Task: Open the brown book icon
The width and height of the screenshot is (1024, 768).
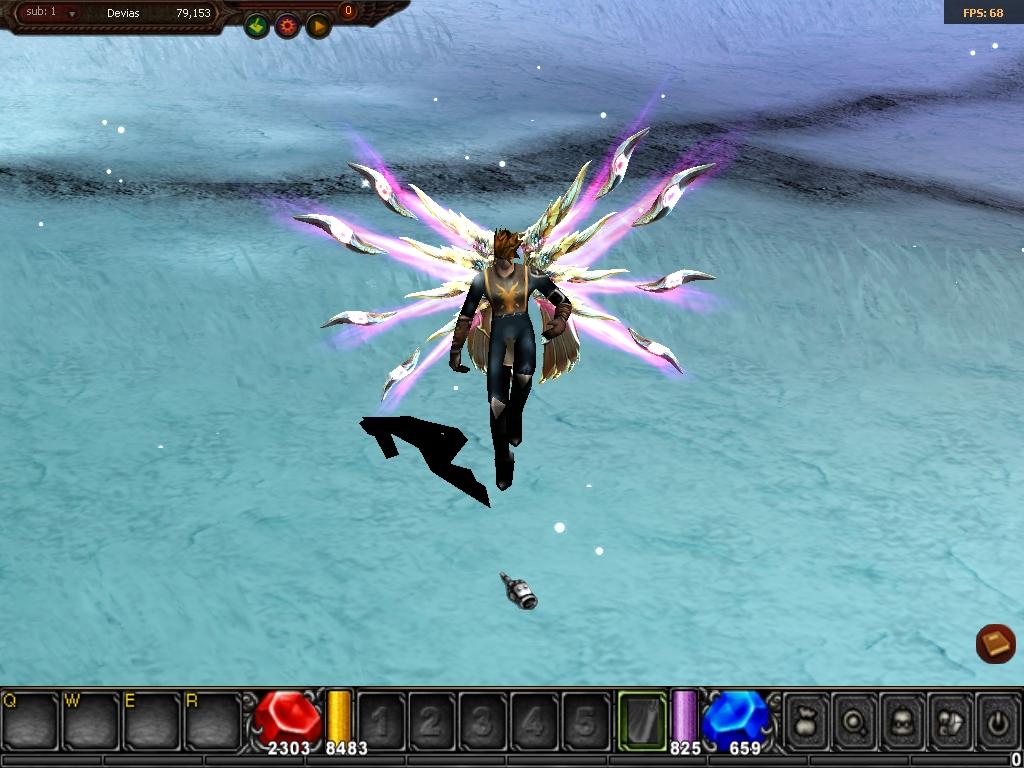Action: coord(996,644)
